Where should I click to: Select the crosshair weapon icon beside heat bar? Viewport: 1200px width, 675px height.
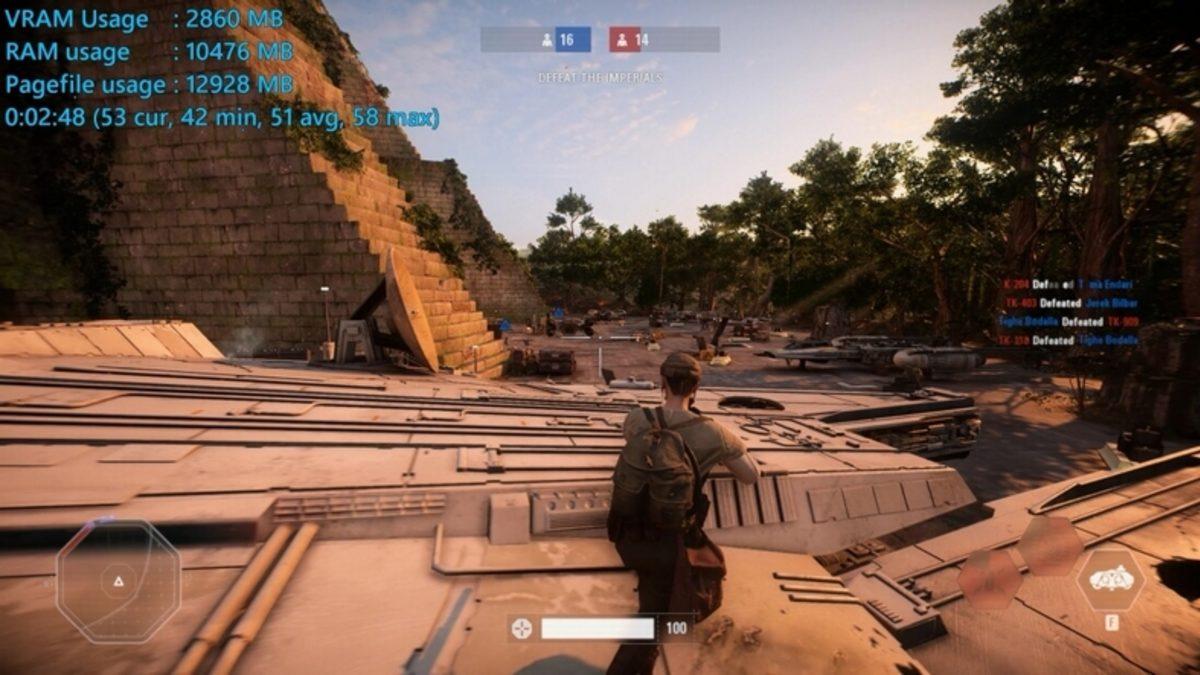pyautogui.click(x=522, y=628)
